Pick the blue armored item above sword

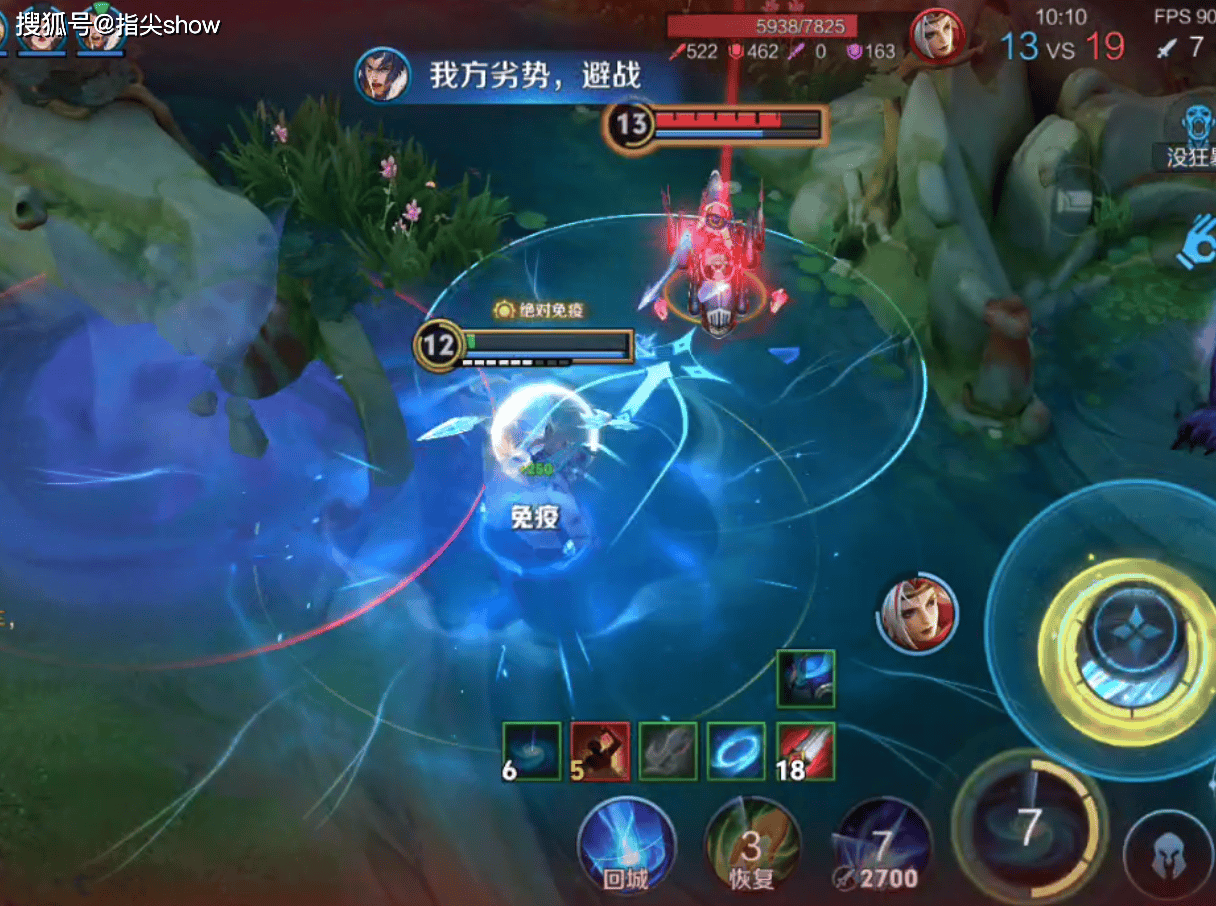tap(805, 679)
